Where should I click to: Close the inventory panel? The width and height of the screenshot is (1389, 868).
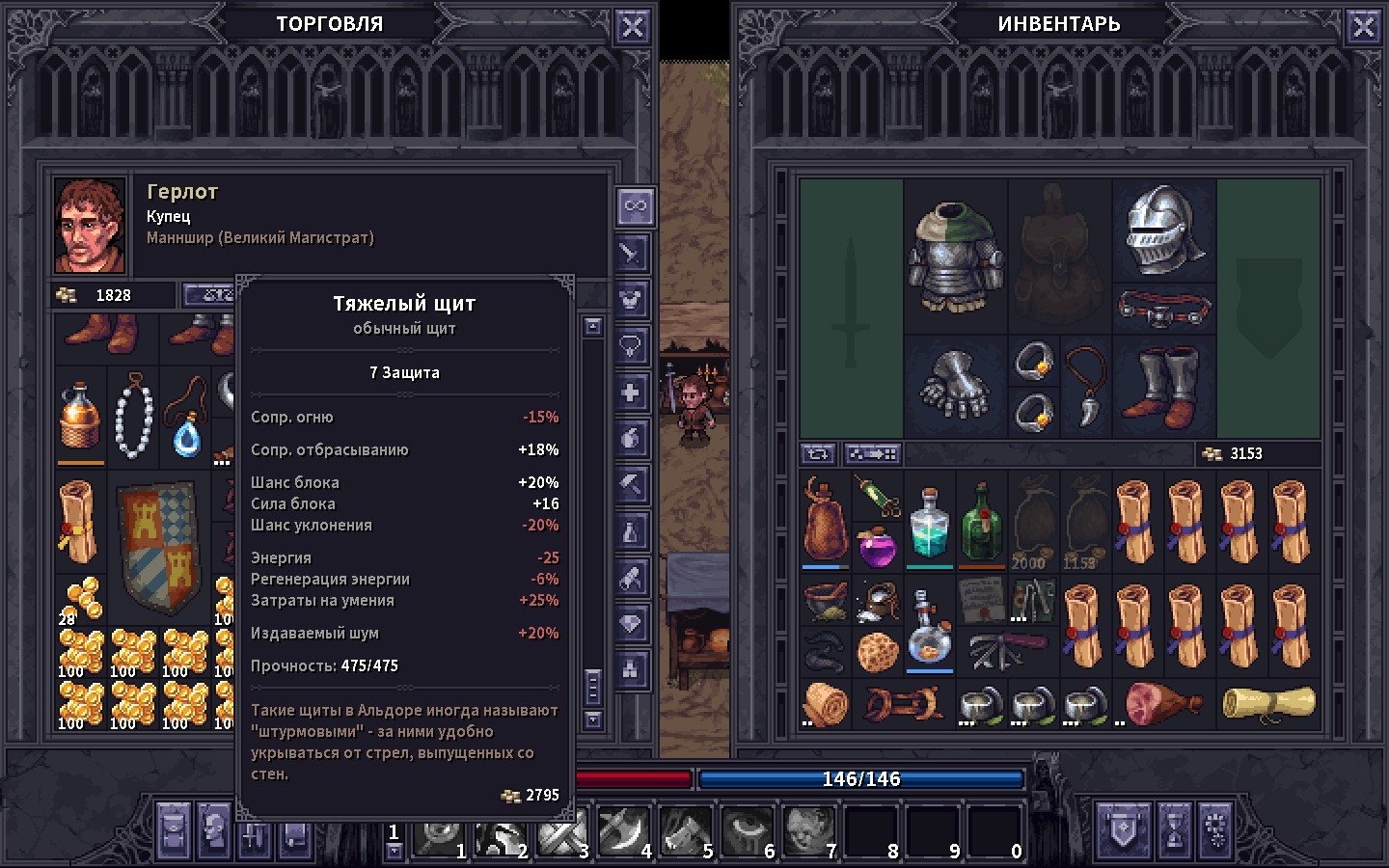point(1363,27)
